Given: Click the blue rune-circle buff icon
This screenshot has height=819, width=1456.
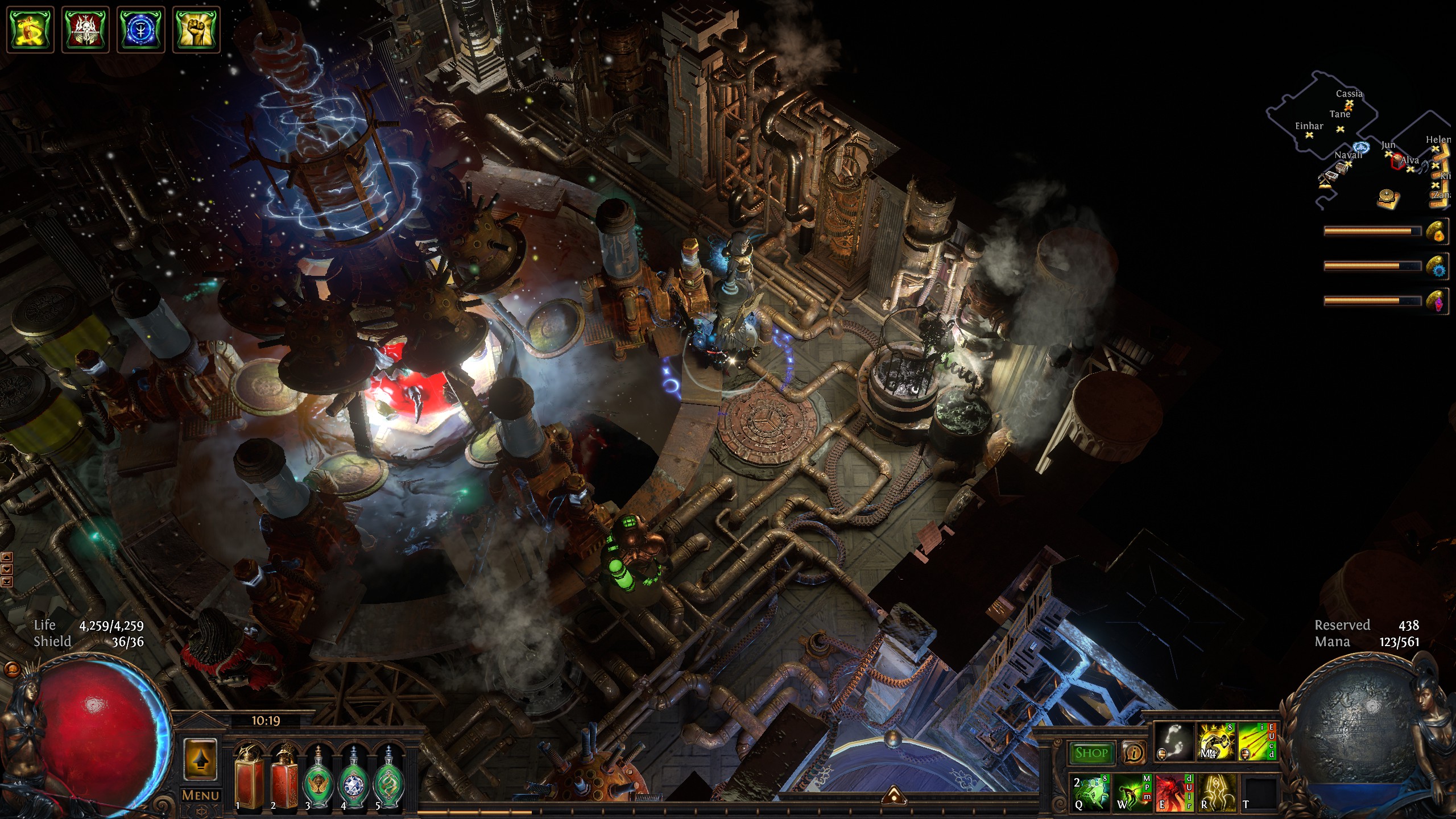Looking at the screenshot, I should 140,29.
